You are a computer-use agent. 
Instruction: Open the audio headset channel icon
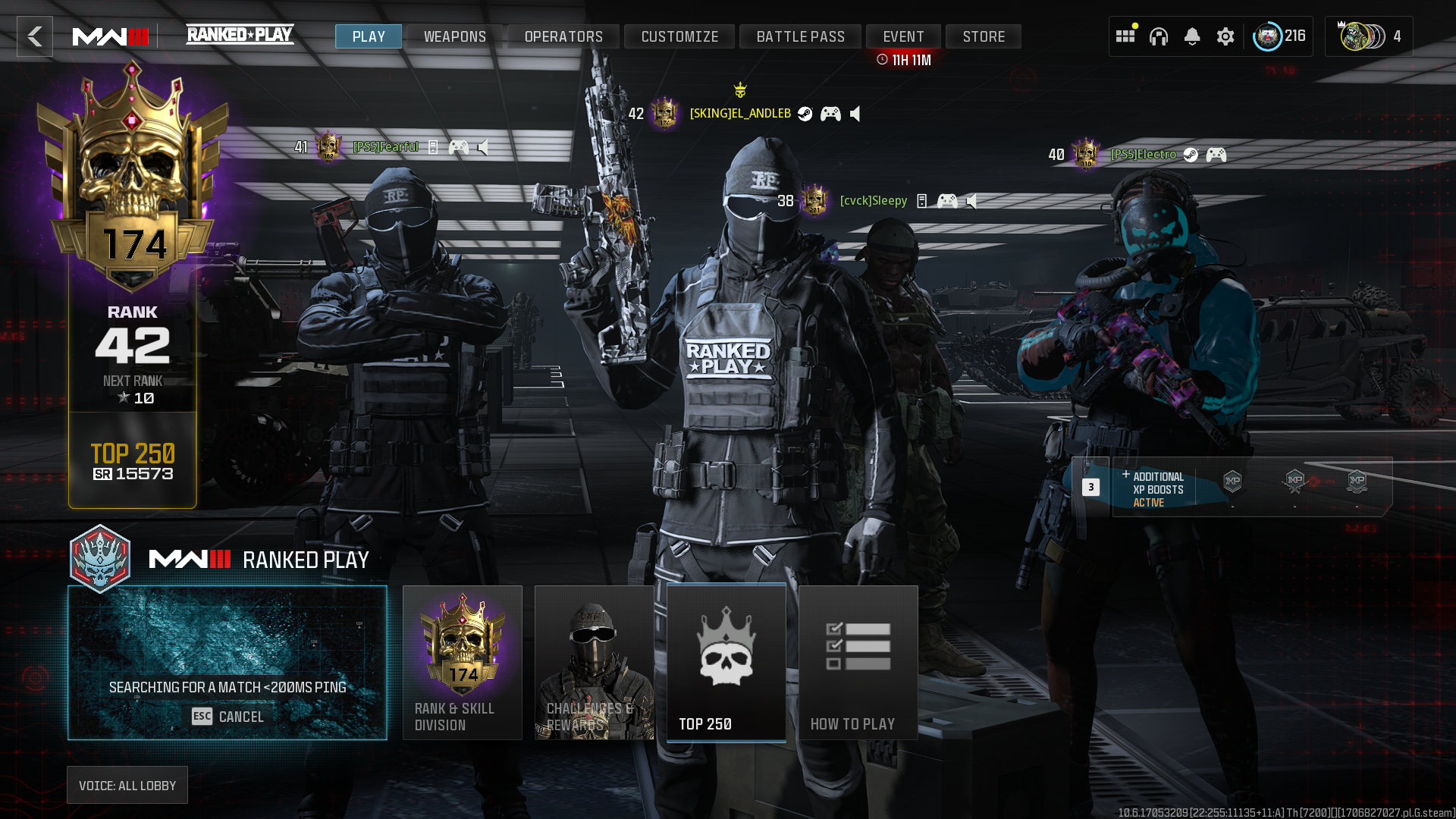pyautogui.click(x=1160, y=36)
